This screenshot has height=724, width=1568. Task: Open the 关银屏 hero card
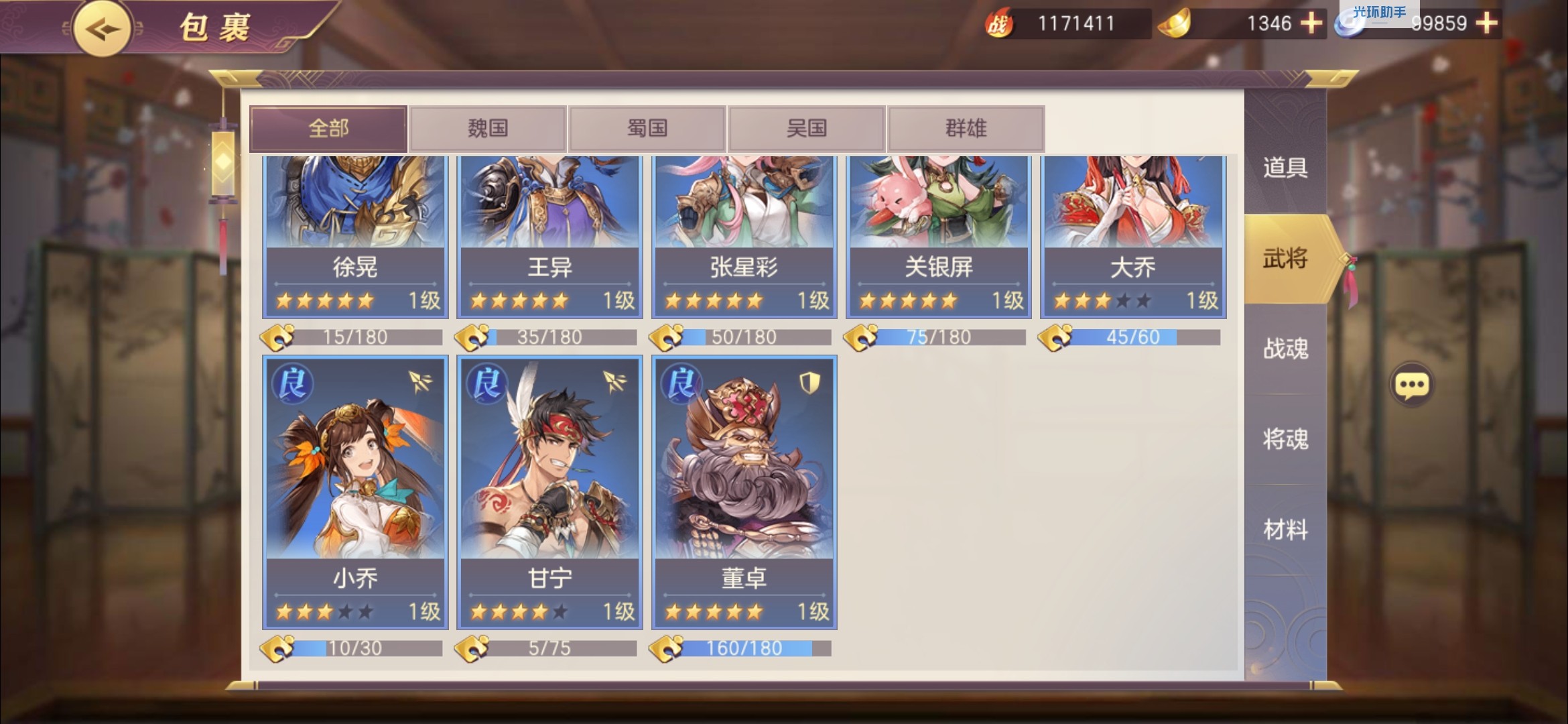pyautogui.click(x=938, y=235)
